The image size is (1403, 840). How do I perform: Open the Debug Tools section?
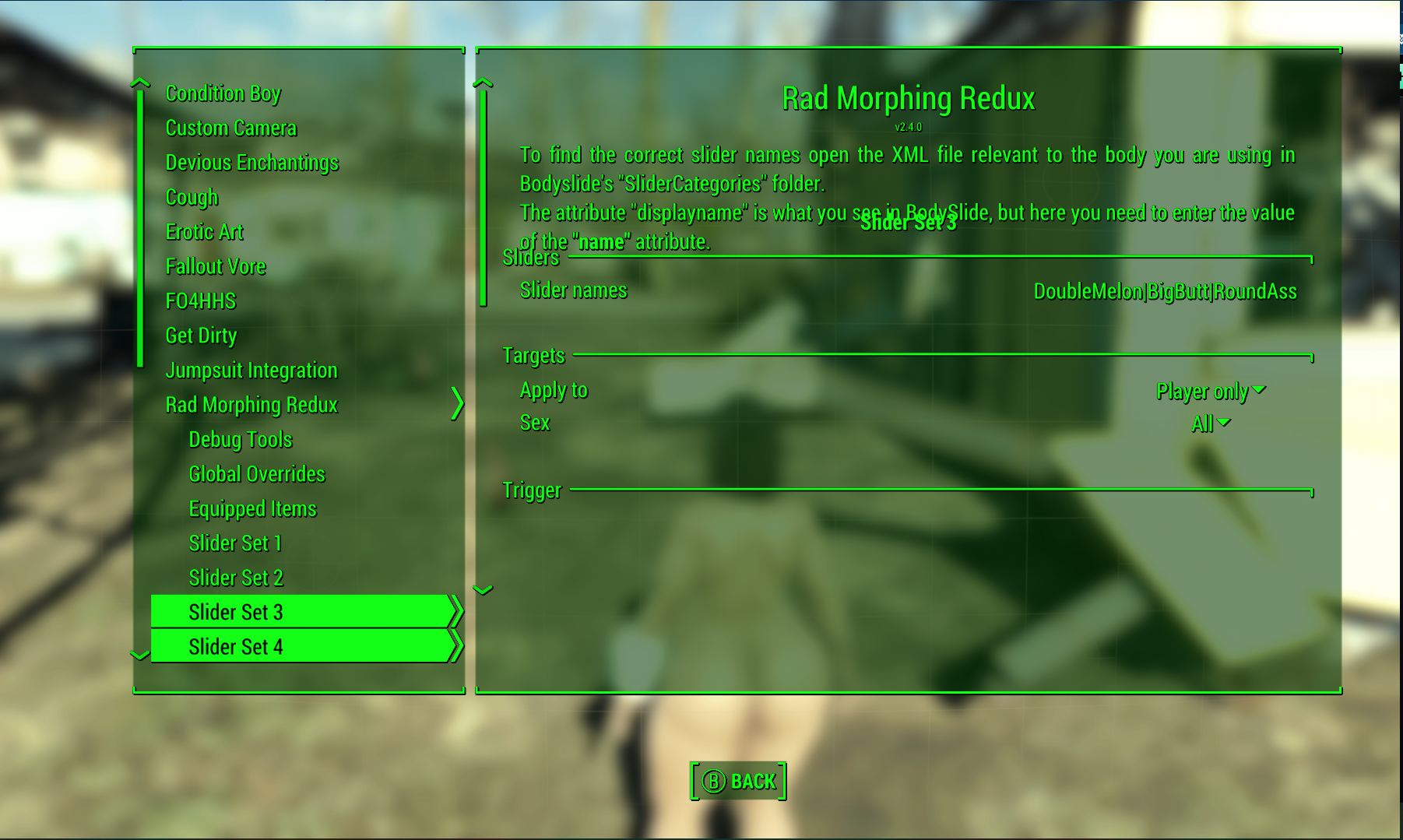(x=240, y=439)
